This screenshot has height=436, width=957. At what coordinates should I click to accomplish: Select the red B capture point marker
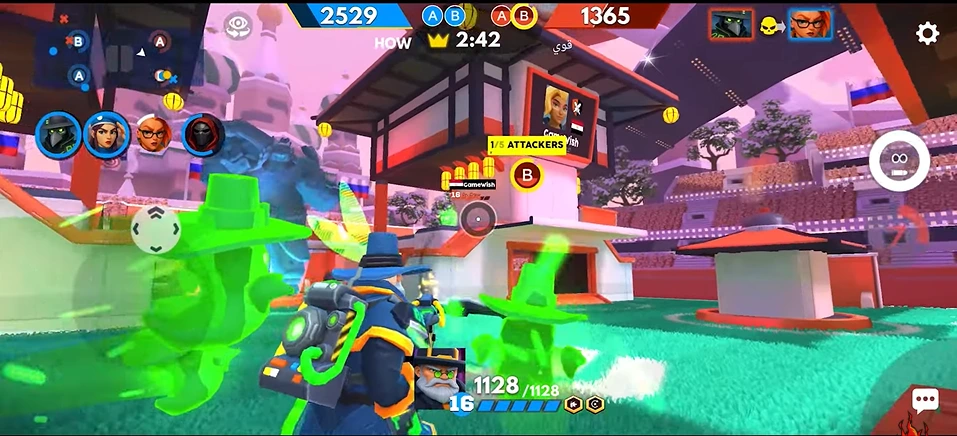526,176
